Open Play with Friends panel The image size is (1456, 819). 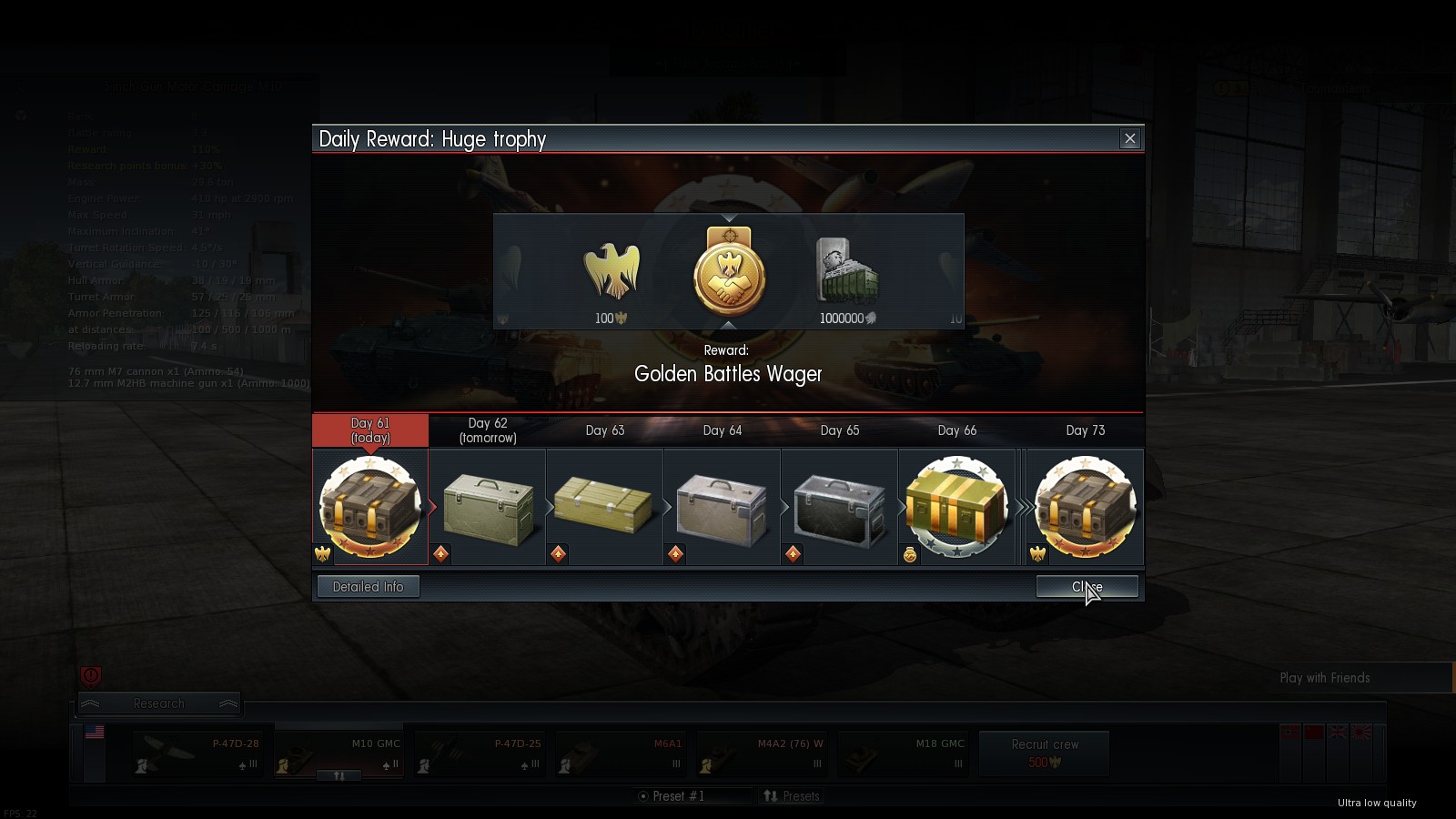pos(1325,678)
